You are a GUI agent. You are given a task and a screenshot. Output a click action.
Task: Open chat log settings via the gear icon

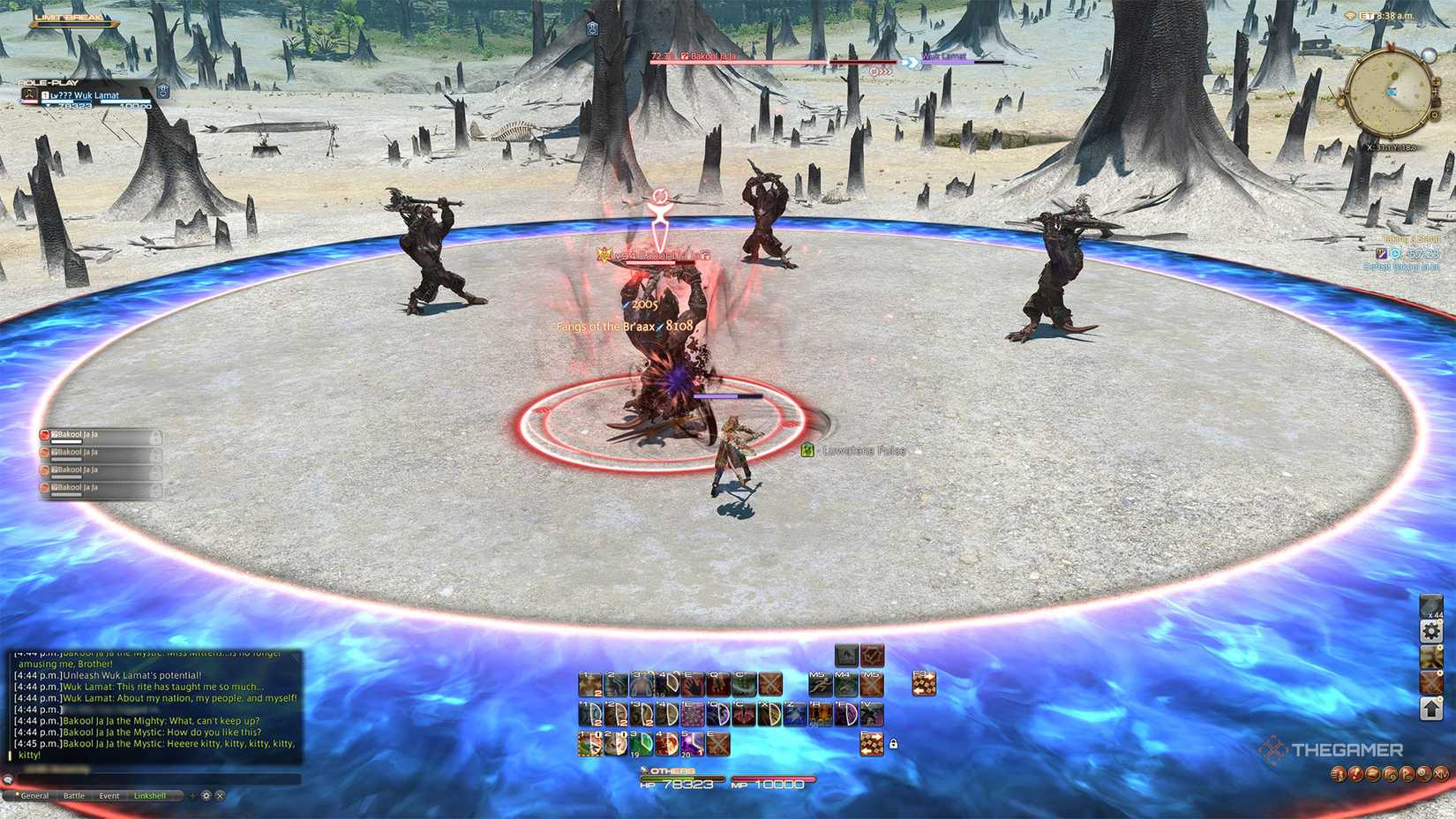[206, 795]
